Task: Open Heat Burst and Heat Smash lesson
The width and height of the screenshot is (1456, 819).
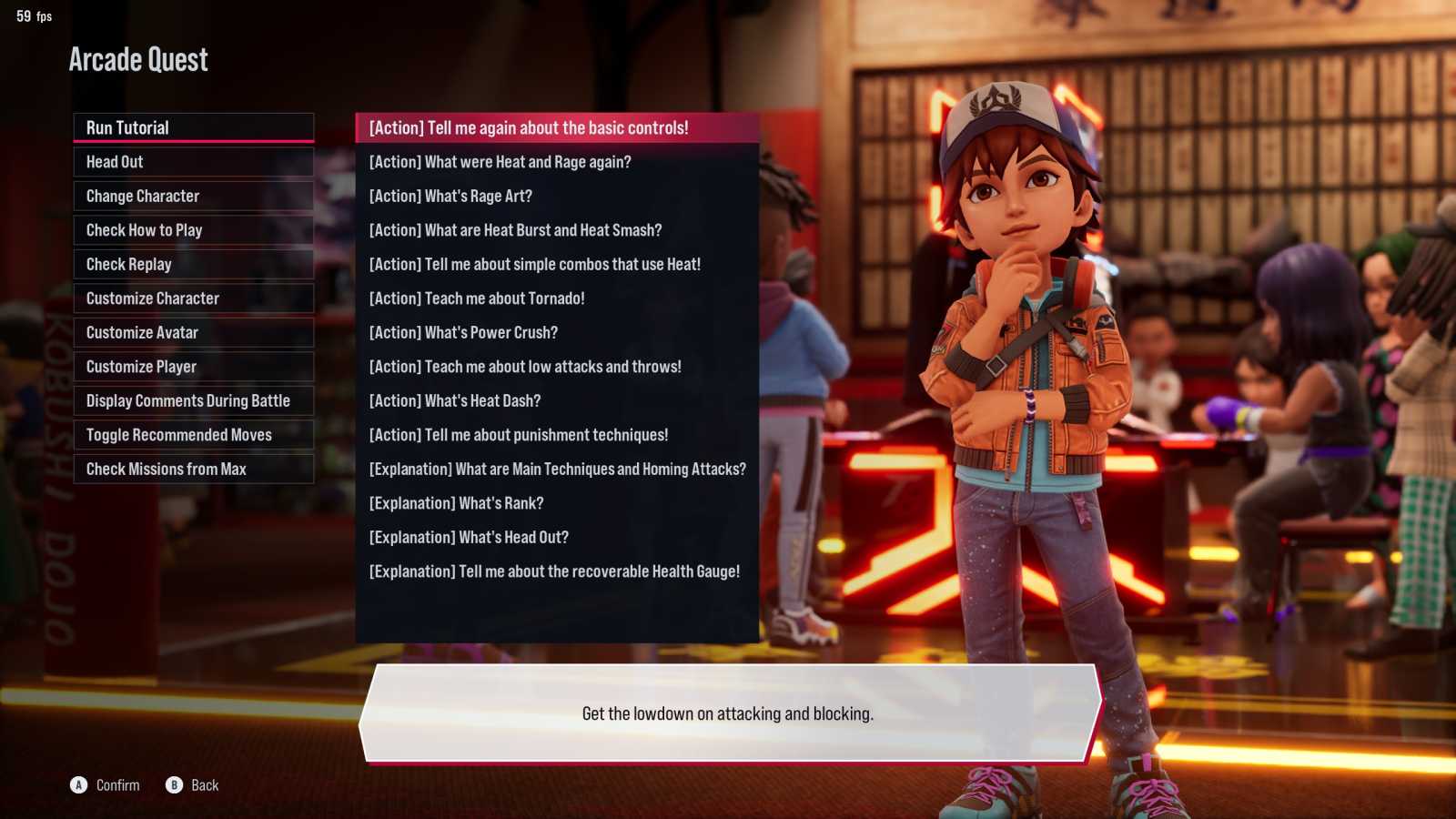Action: (556, 230)
